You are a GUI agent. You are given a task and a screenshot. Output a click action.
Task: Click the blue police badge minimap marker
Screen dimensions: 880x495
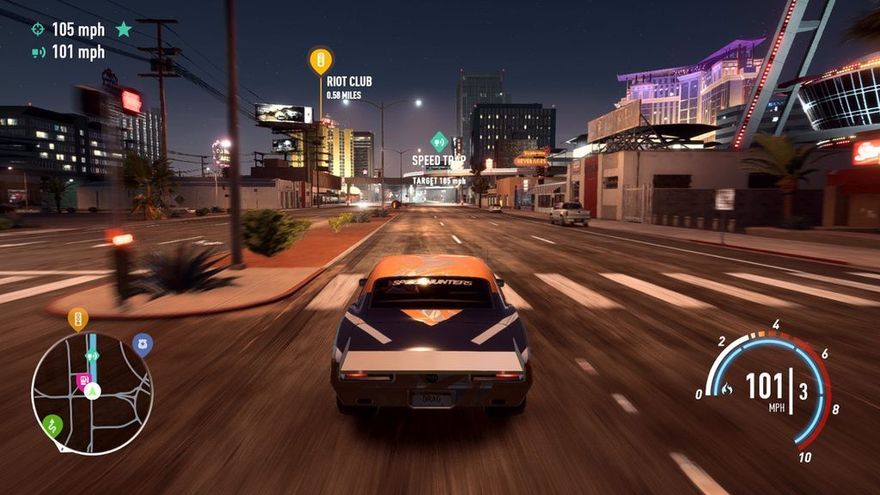tap(142, 344)
